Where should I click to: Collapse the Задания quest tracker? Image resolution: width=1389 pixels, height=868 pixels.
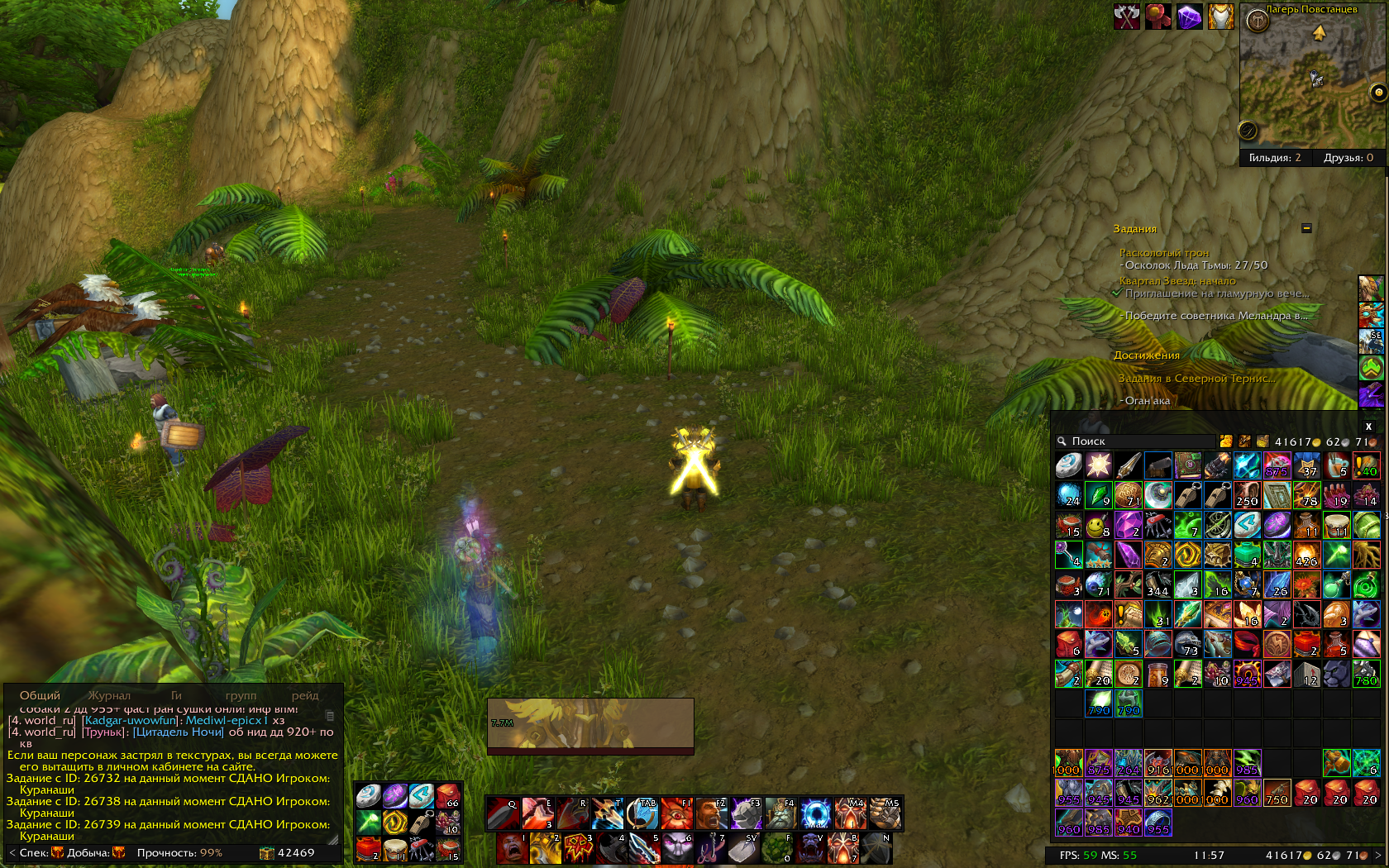(1306, 228)
